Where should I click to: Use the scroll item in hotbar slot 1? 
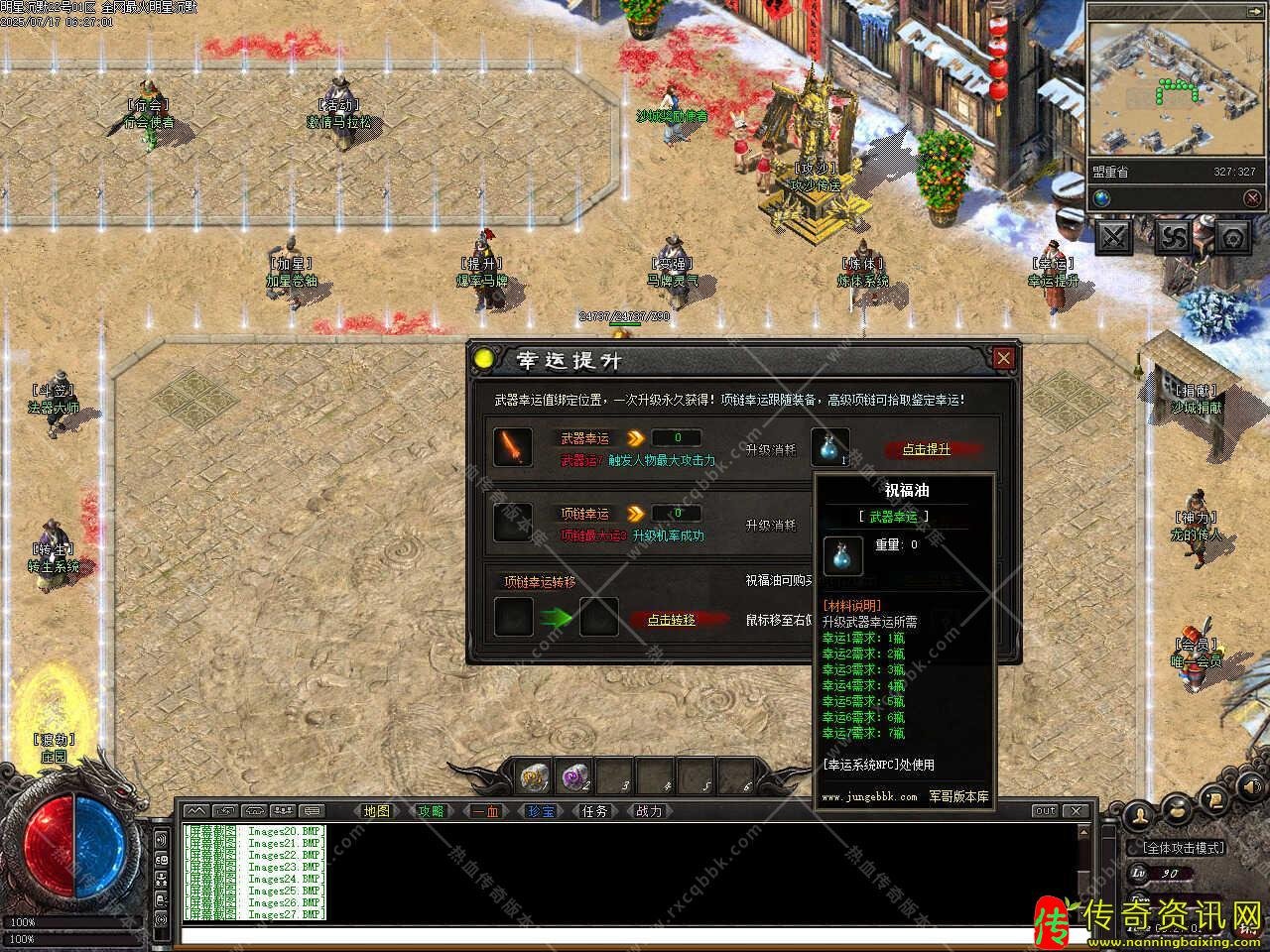[536, 777]
